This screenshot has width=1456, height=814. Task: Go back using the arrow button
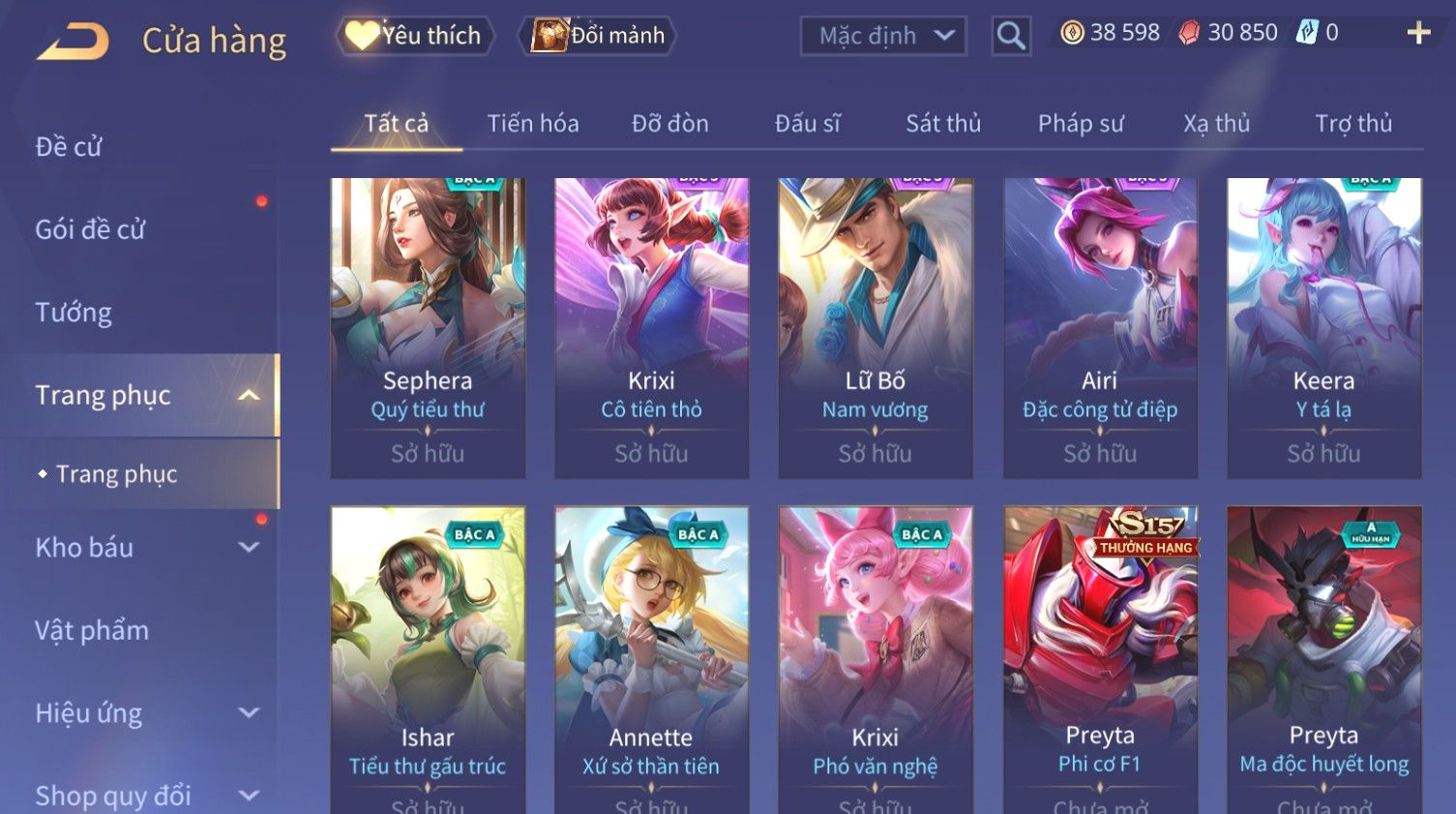pyautogui.click(x=74, y=41)
